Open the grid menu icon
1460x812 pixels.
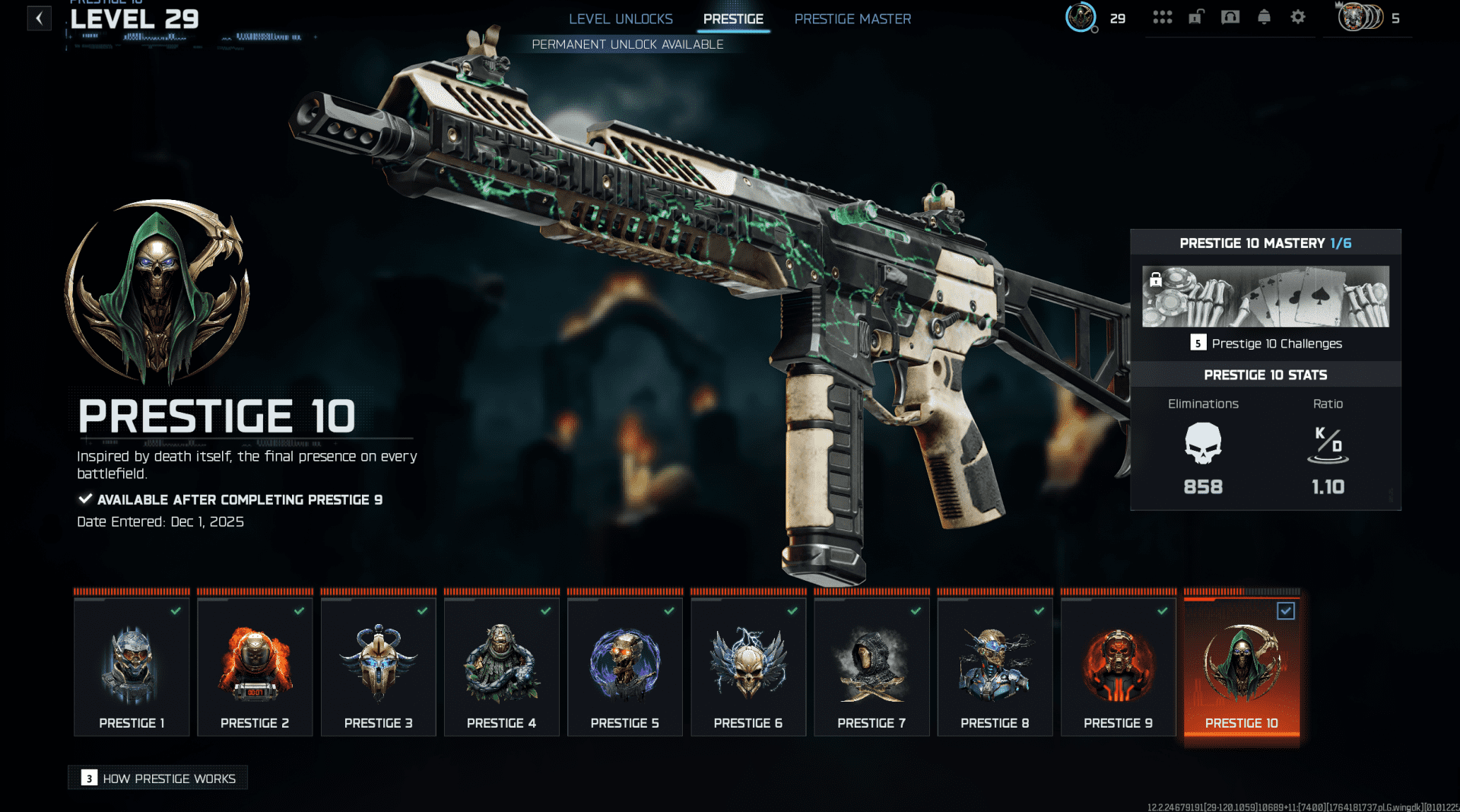coord(1162,17)
